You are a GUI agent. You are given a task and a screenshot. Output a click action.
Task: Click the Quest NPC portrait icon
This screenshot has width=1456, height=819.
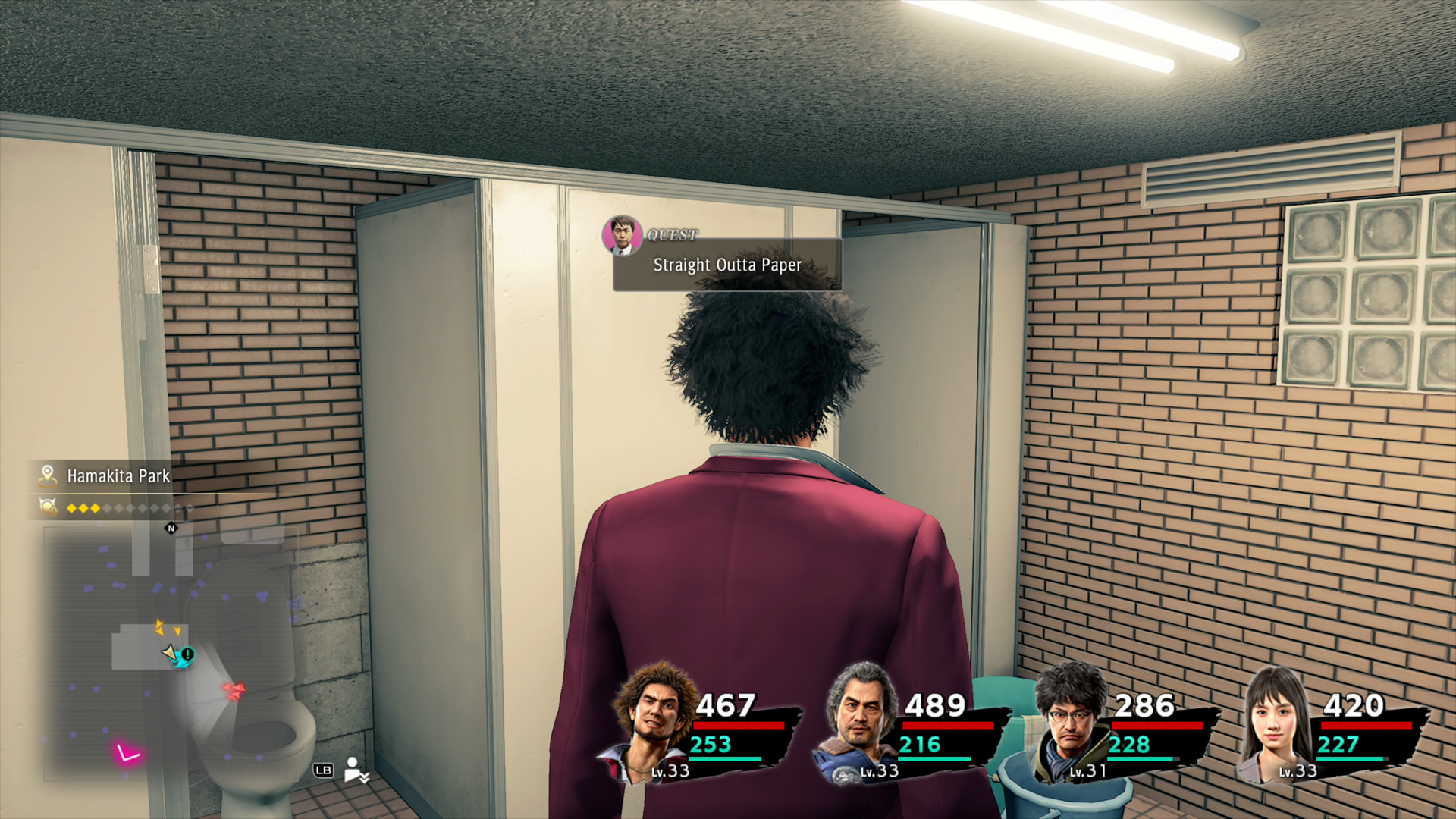[624, 234]
